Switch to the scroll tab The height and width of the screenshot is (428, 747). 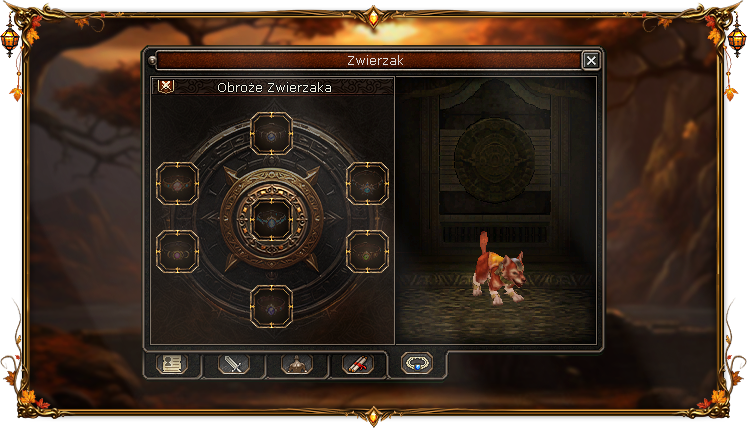[x=357, y=365]
